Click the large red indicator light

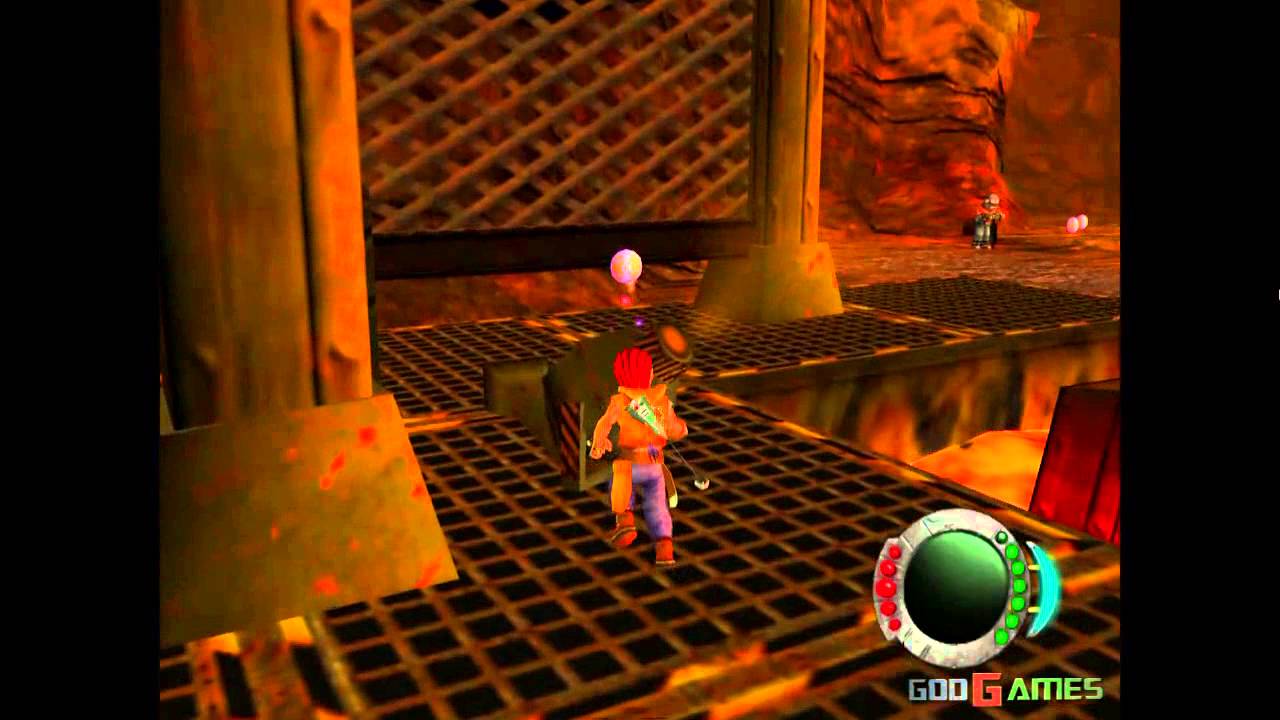tap(886, 588)
